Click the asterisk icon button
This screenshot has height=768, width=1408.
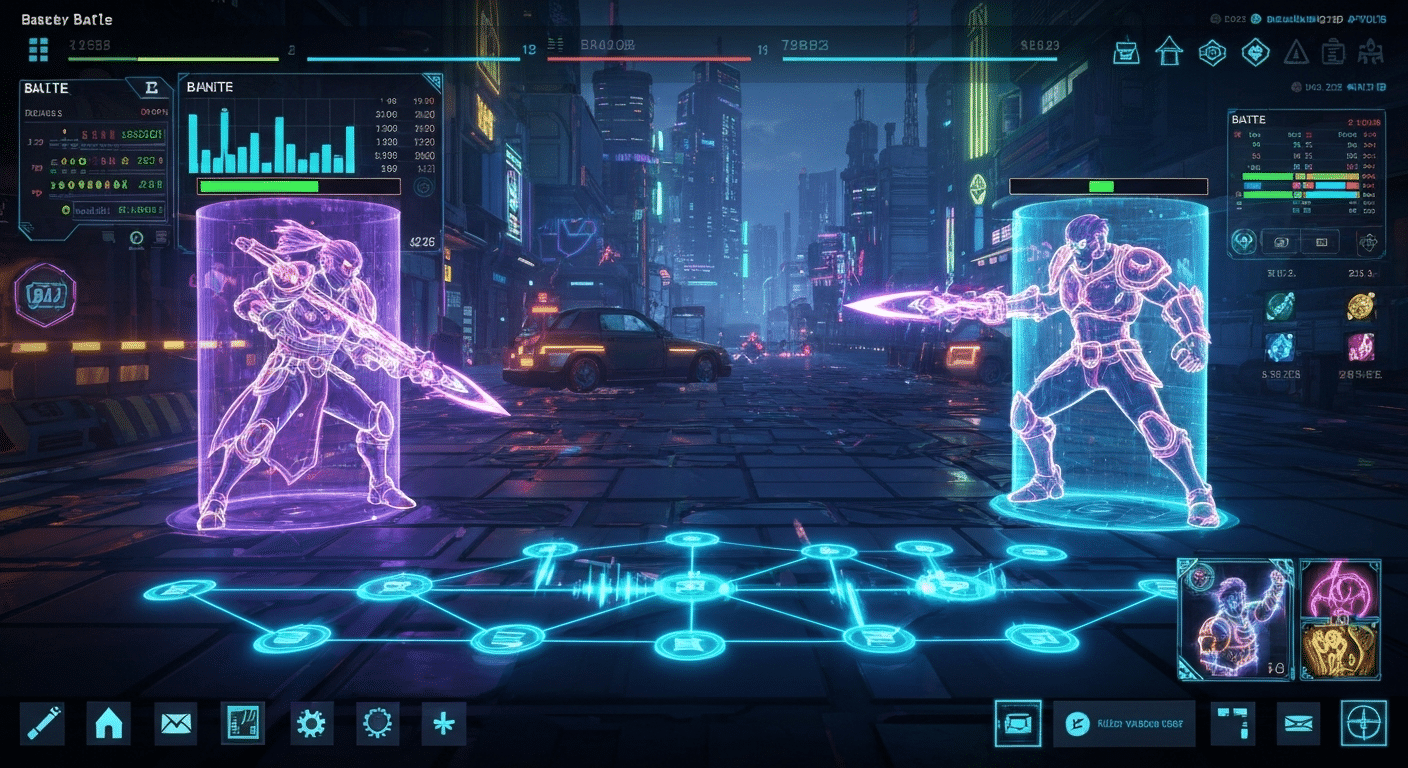(443, 723)
